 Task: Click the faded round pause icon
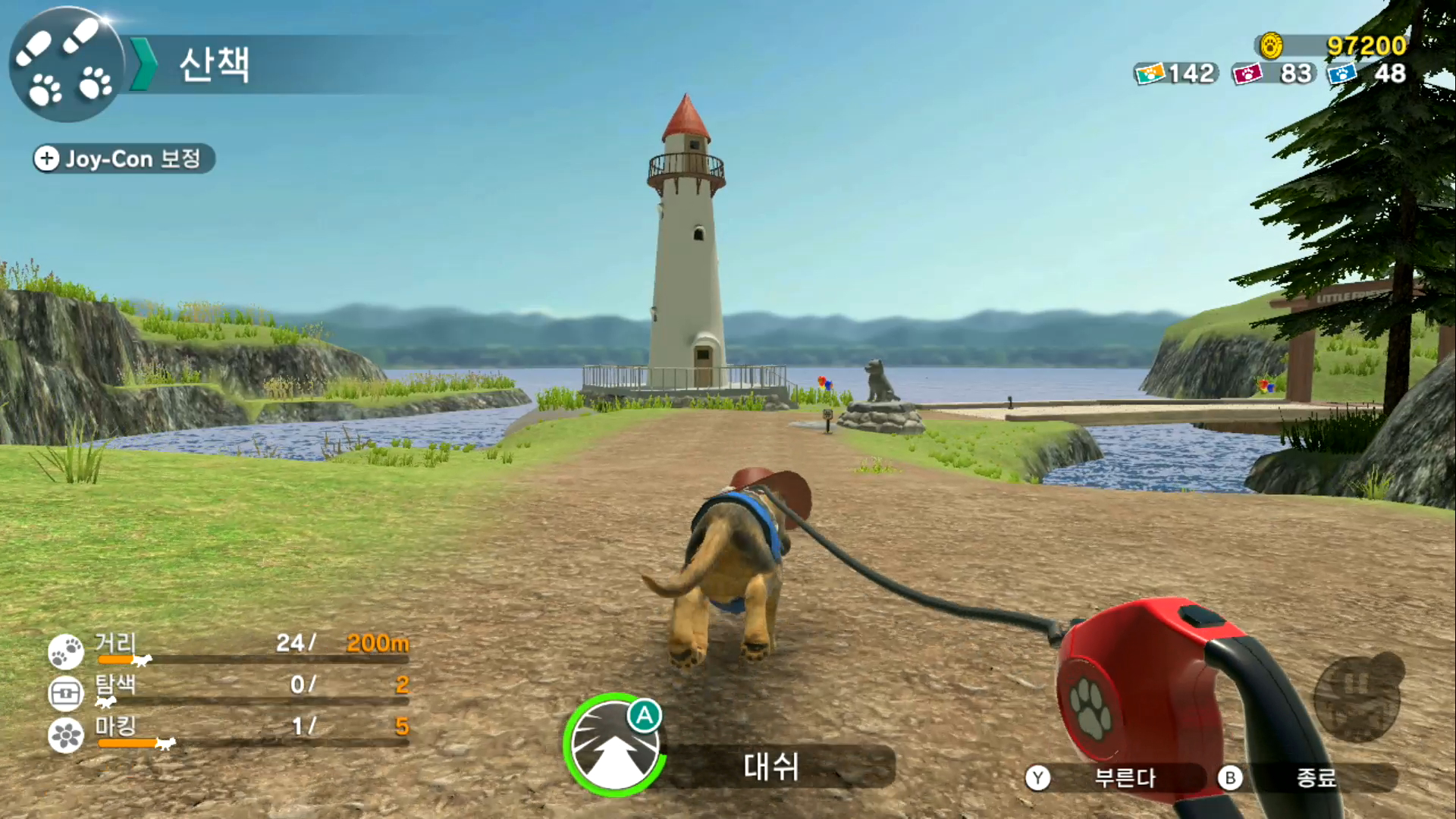(x=1357, y=698)
